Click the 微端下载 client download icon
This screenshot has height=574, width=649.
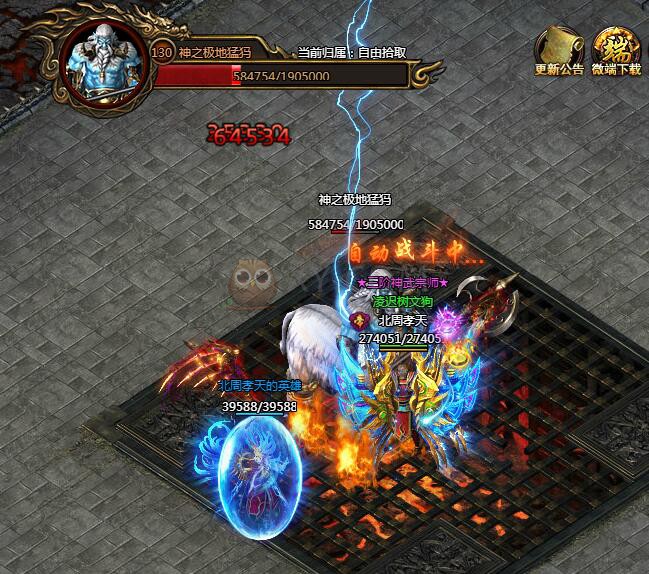pyautogui.click(x=615, y=48)
